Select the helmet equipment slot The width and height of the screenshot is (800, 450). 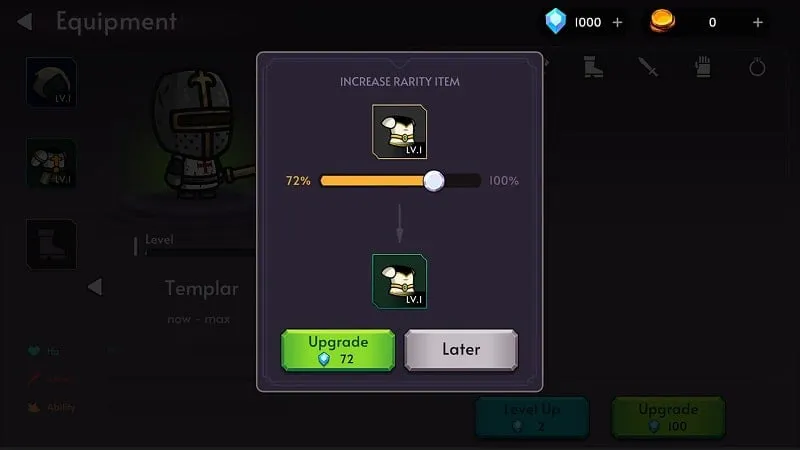click(51, 82)
